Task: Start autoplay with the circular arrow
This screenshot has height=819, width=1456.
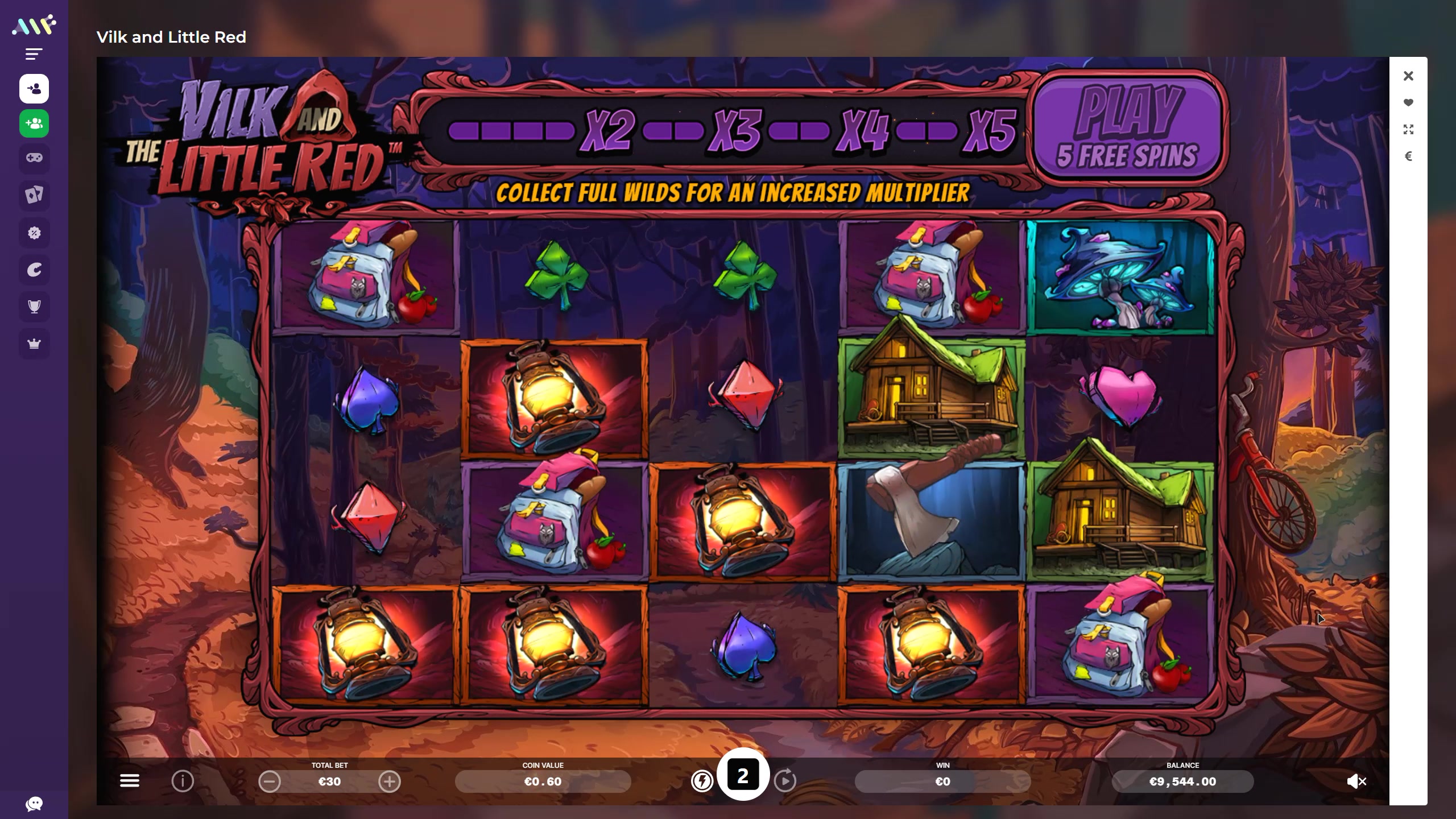Action: 785,781
